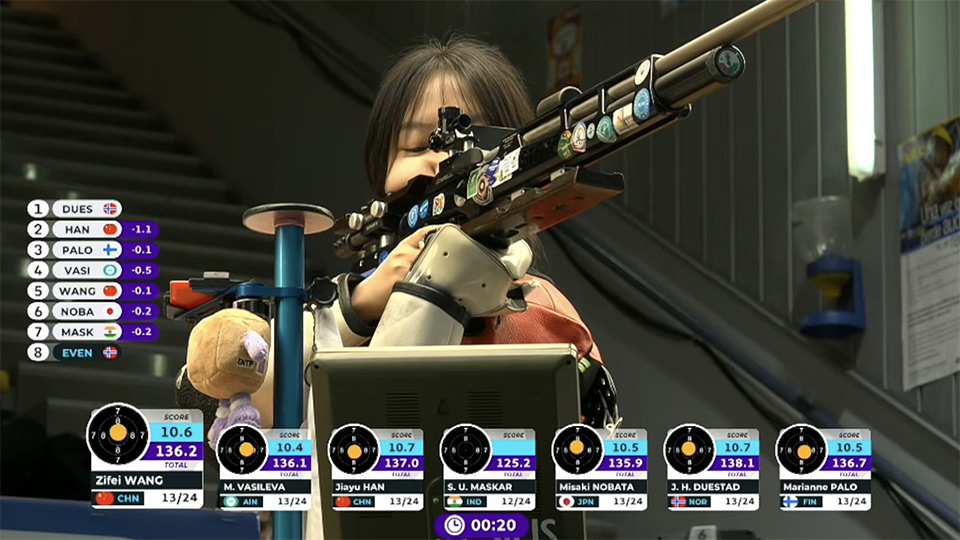Viewport: 960px width, 540px height.
Task: Click PALO in the standings list
Action: click(77, 250)
